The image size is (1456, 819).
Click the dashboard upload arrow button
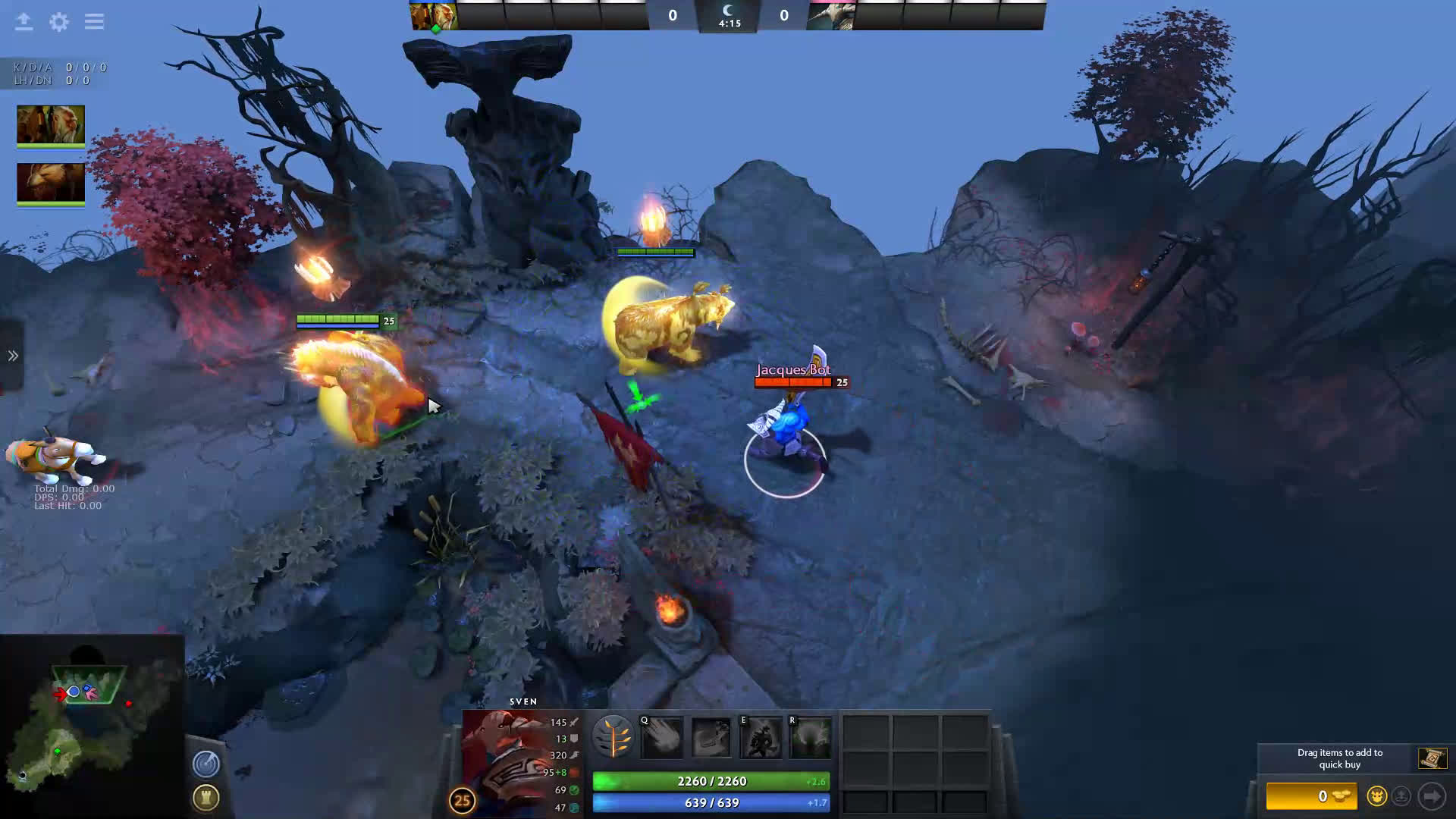coord(24,22)
